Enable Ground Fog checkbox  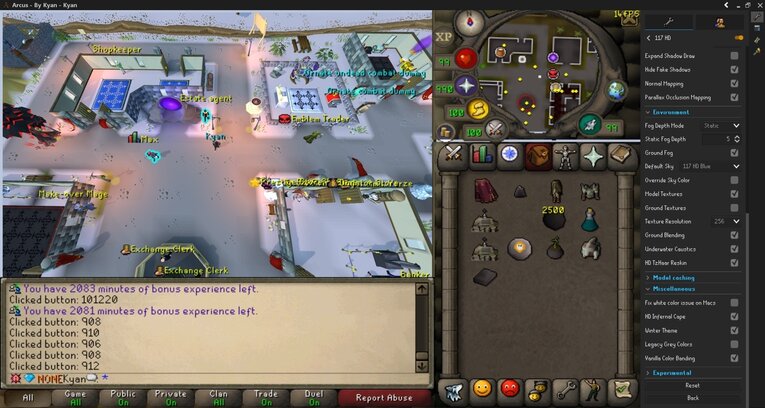735,152
